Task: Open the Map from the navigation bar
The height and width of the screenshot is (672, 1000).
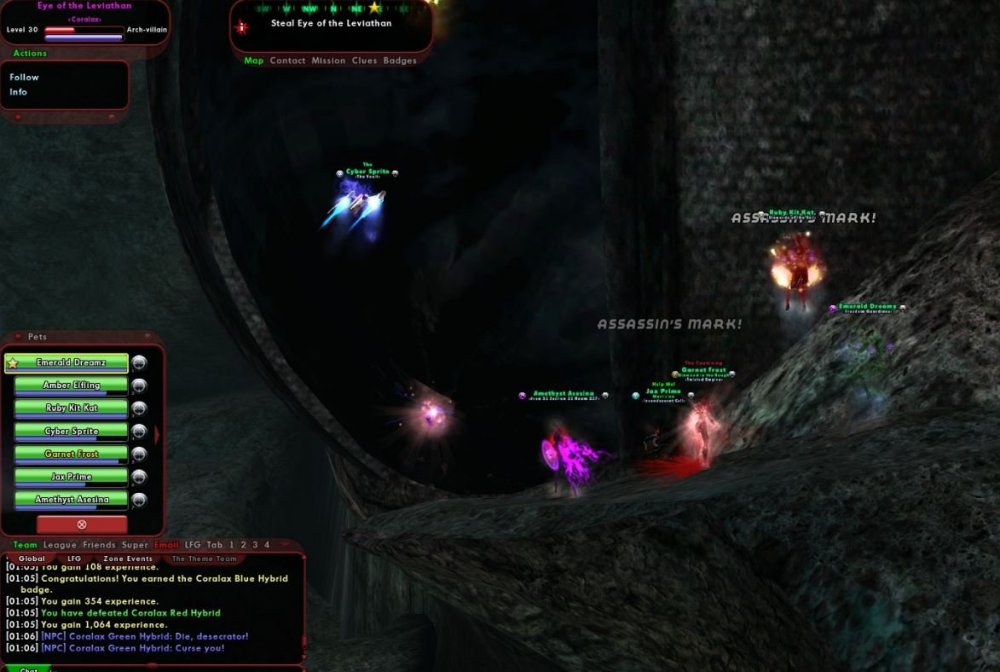Action: (254, 61)
